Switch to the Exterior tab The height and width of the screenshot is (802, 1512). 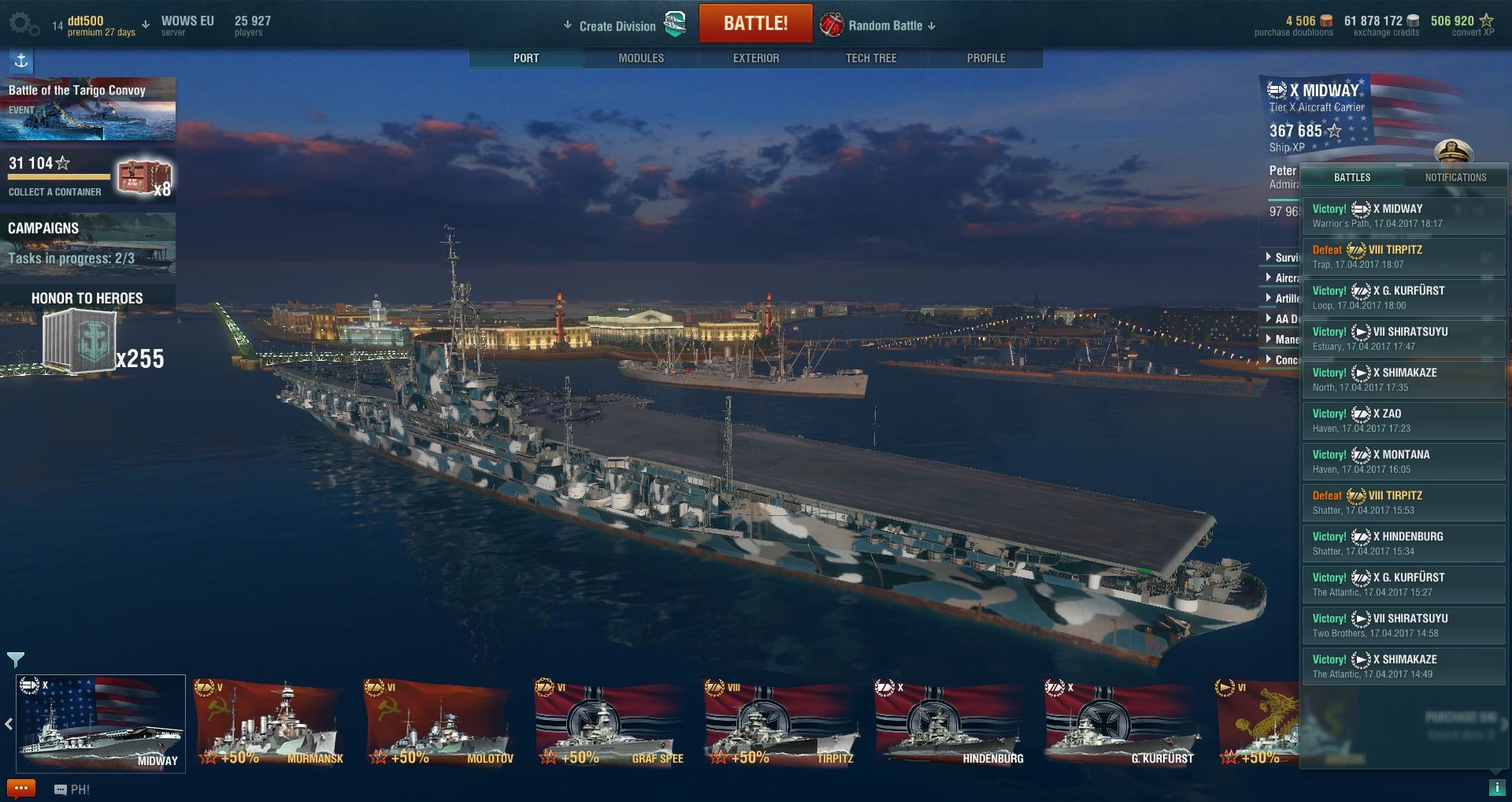point(756,58)
